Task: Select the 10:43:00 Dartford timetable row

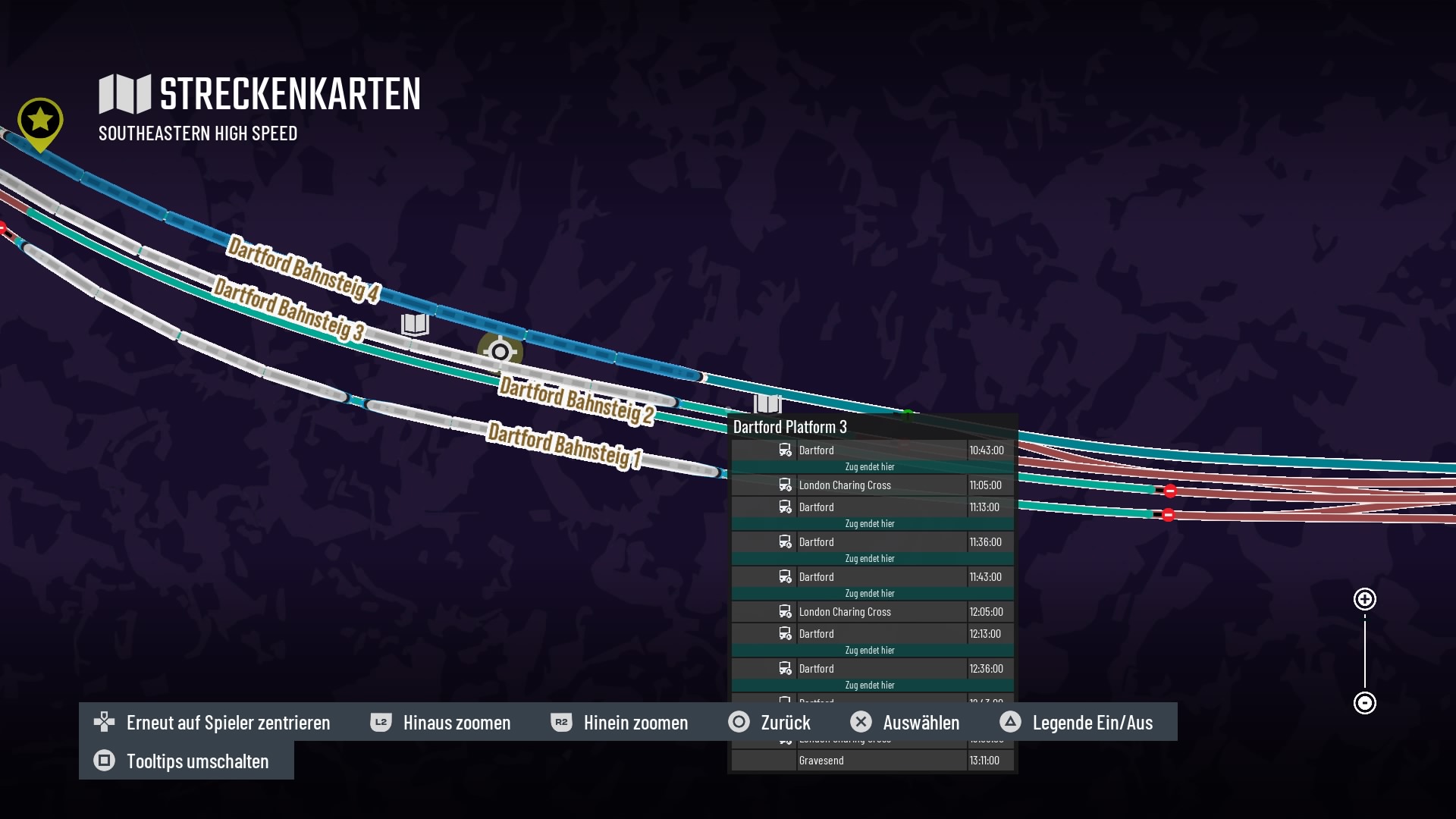Action: 872,450
